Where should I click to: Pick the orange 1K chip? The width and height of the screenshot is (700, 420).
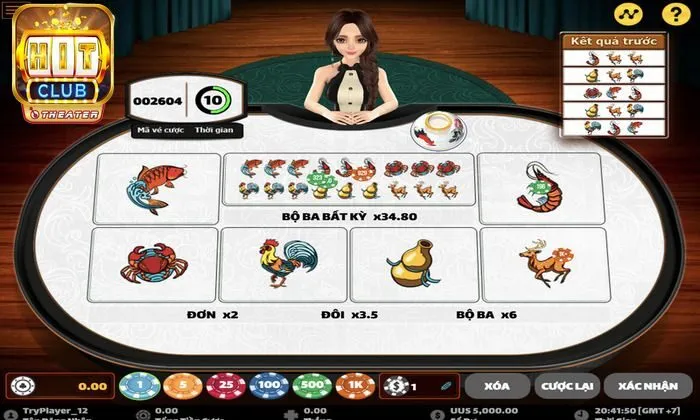tap(355, 386)
